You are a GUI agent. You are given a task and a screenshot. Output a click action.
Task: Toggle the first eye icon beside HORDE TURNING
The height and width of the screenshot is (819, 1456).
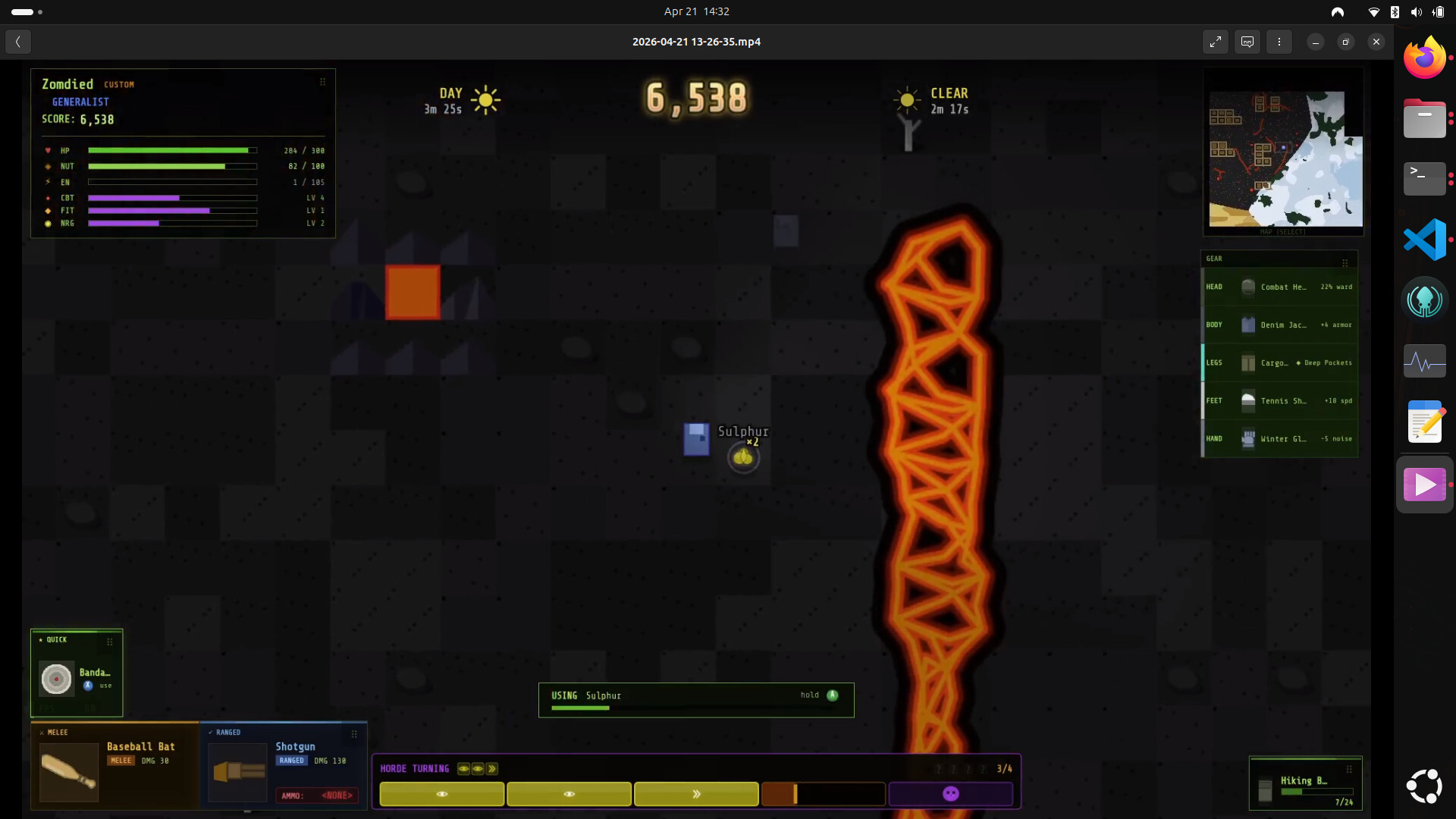click(x=464, y=768)
